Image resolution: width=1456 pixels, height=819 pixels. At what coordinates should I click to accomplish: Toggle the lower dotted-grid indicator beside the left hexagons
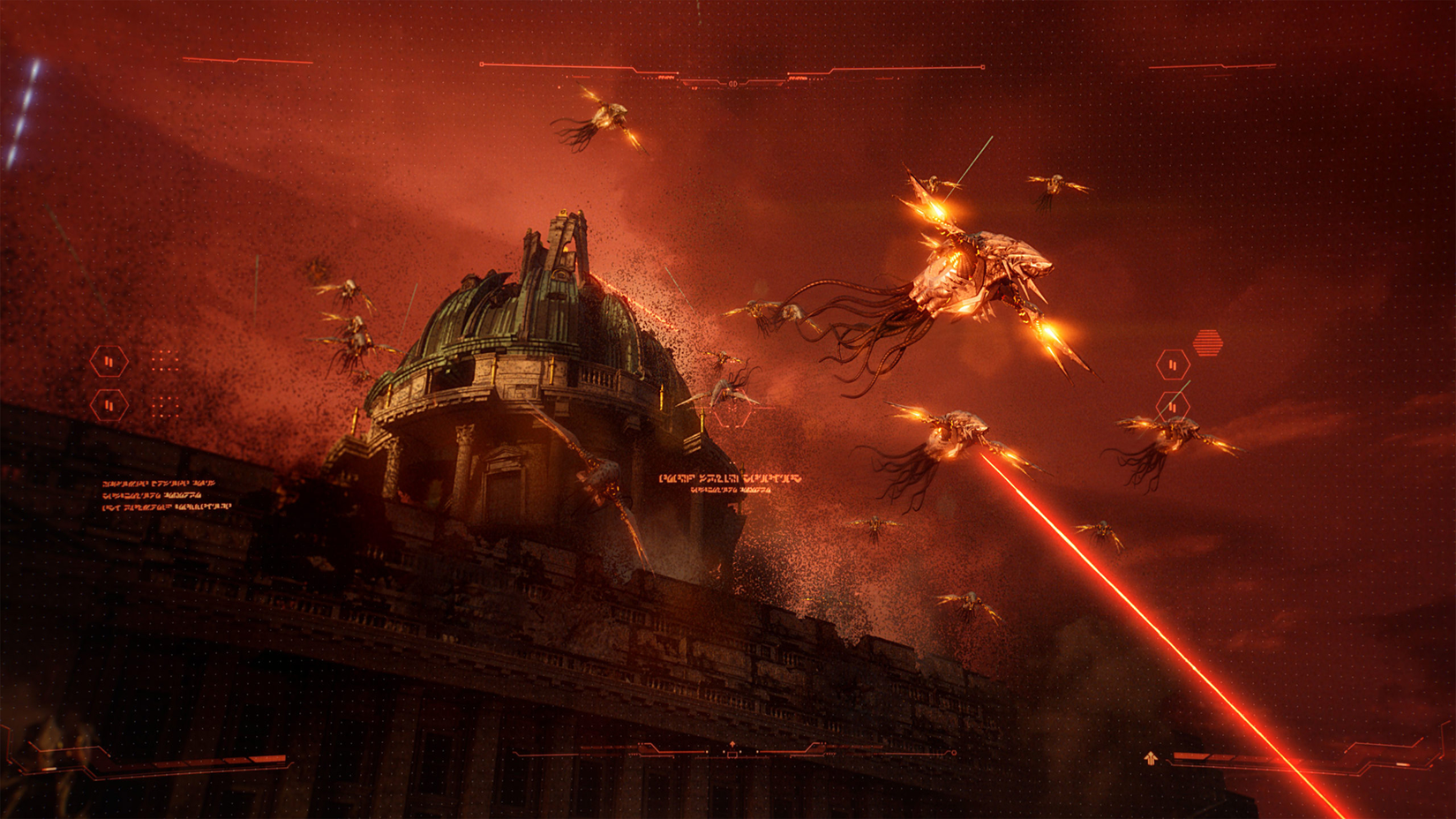click(x=163, y=407)
